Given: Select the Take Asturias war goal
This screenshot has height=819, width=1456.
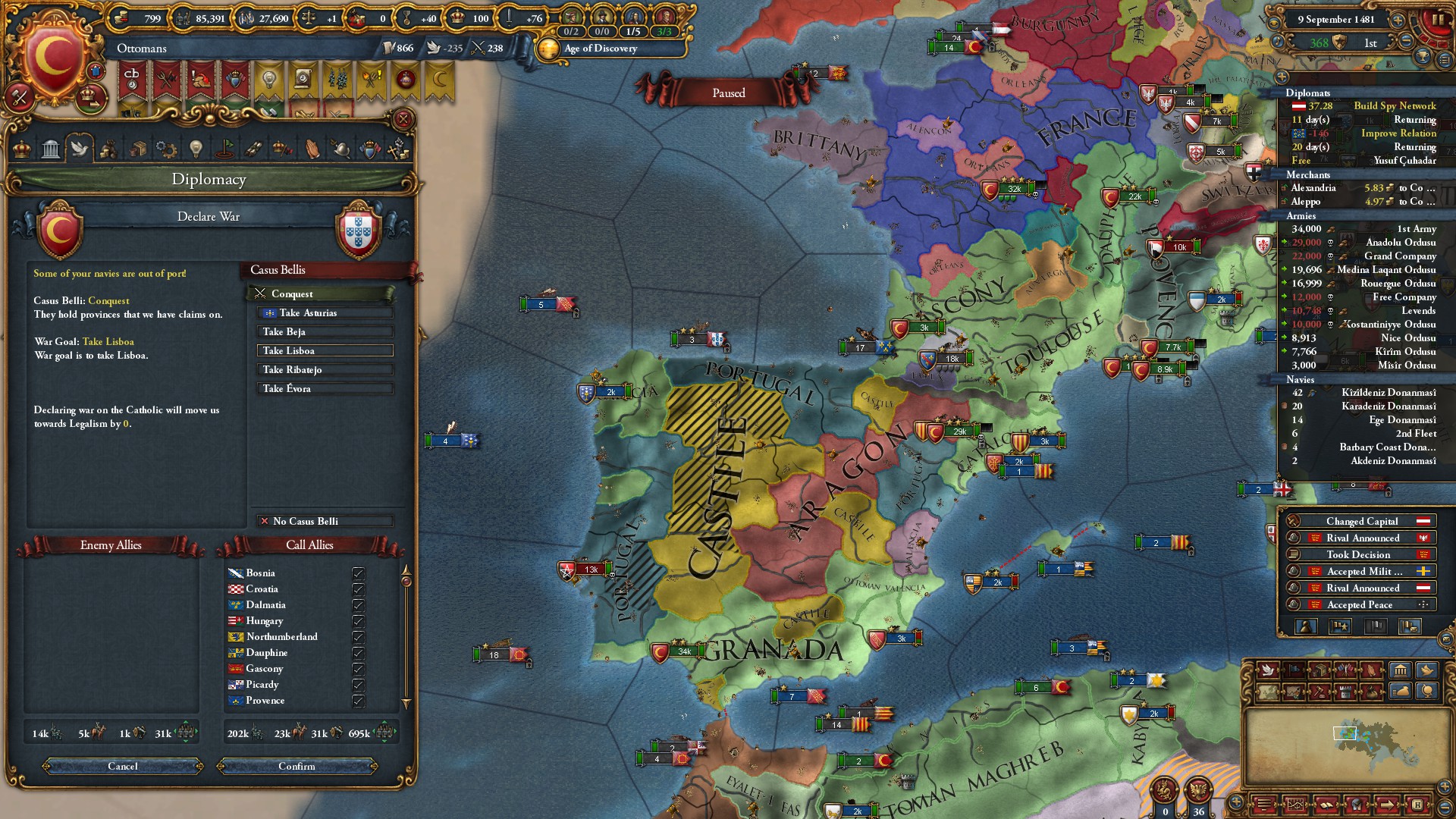Looking at the screenshot, I should (325, 312).
